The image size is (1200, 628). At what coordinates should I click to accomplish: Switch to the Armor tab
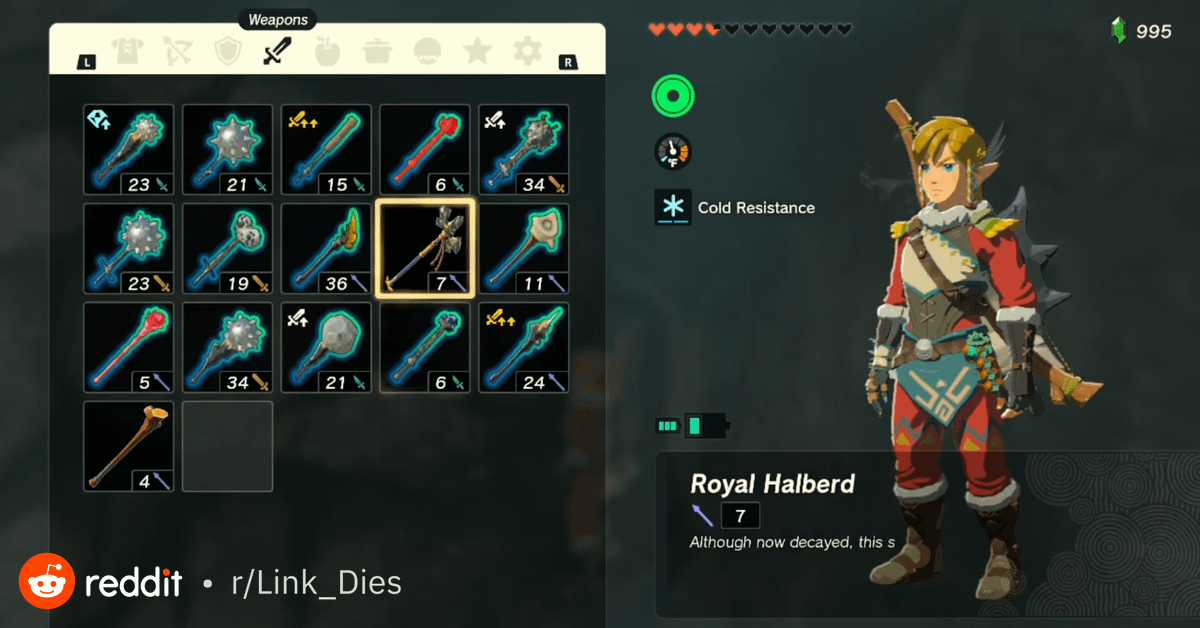(x=127, y=51)
